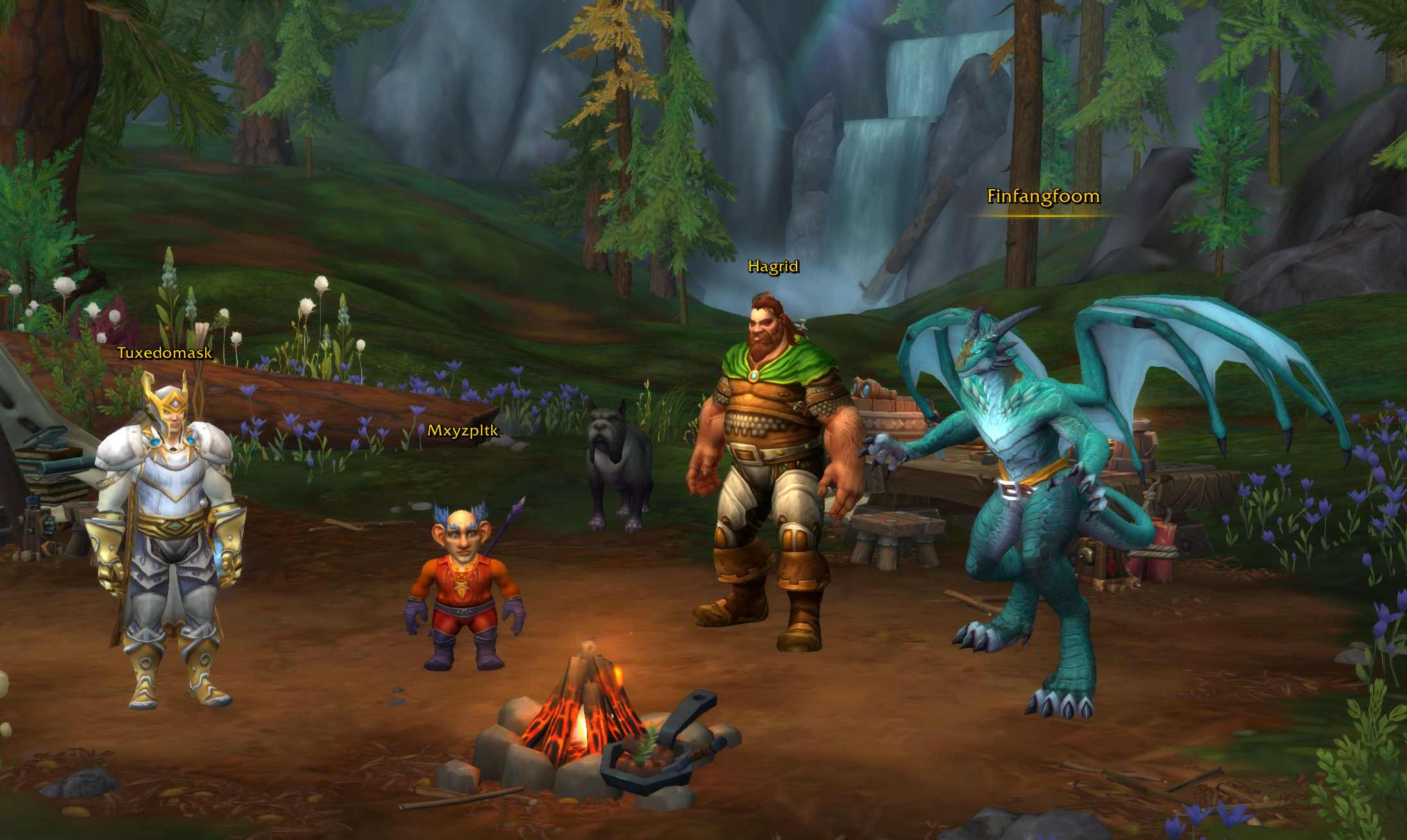
Task: Pick the dwarf character Hagrid
Action: pos(773,462)
